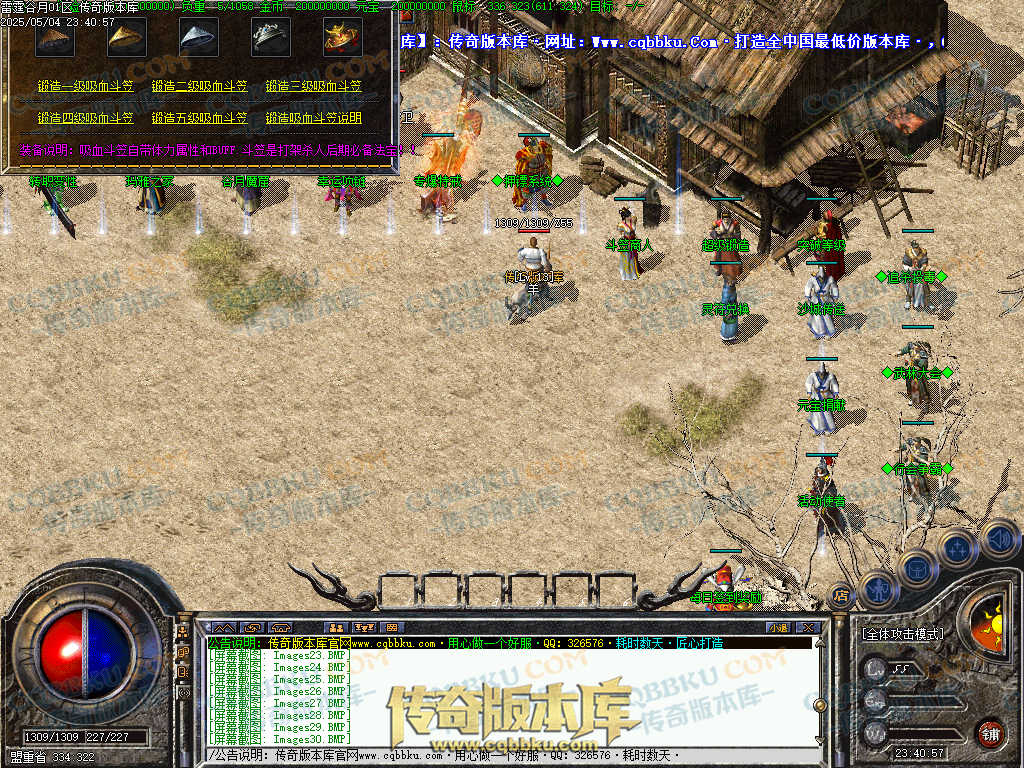This screenshot has height=768, width=1024.
Task: Open the red 铺 stall button
Action: 990,732
